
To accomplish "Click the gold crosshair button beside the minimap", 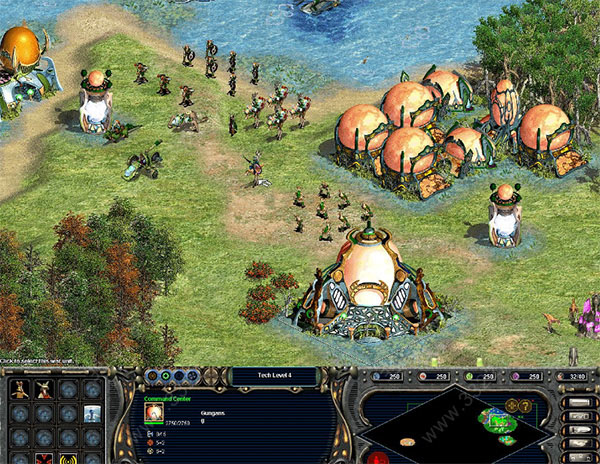I will [511, 404].
